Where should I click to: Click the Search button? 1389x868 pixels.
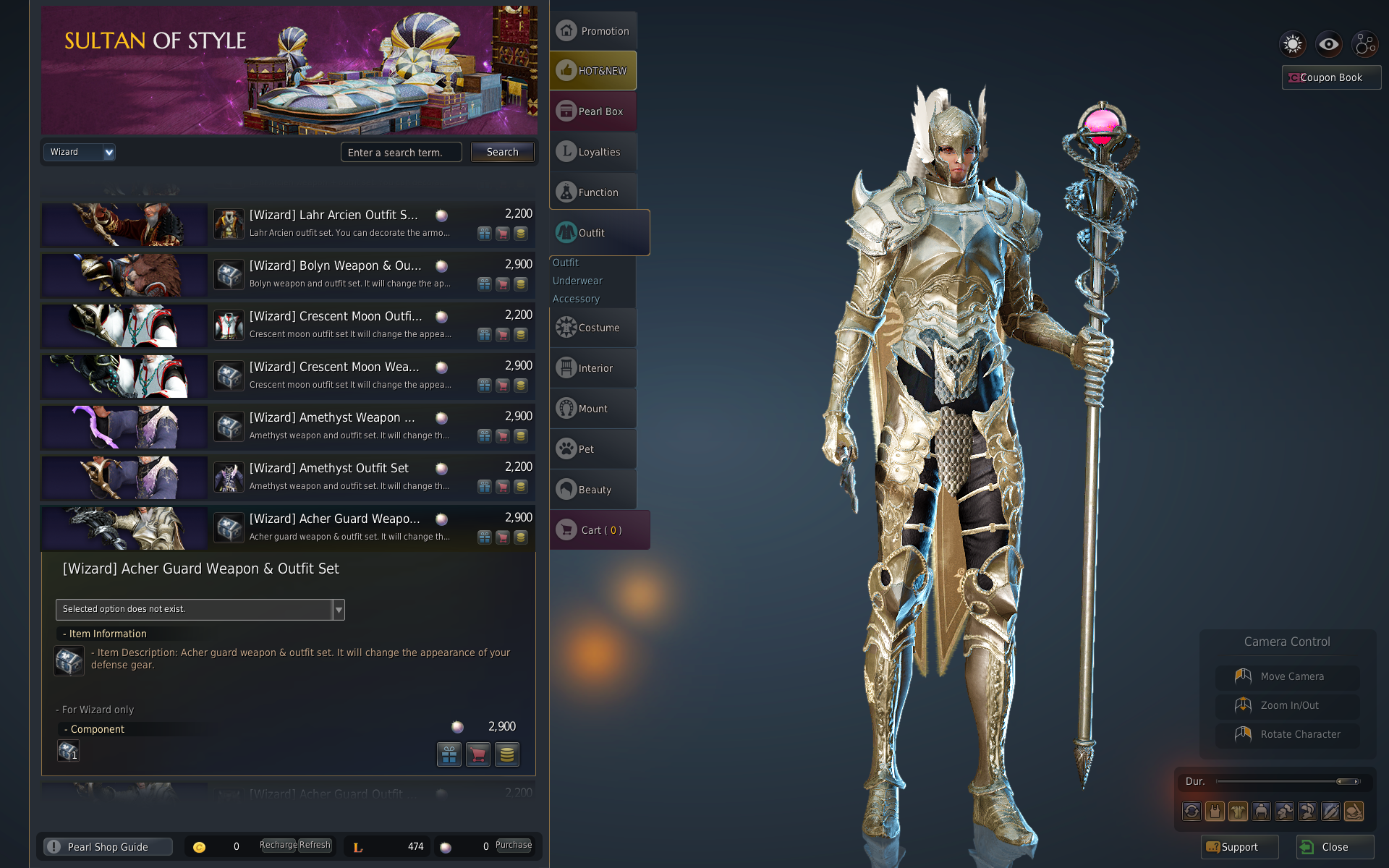(502, 152)
